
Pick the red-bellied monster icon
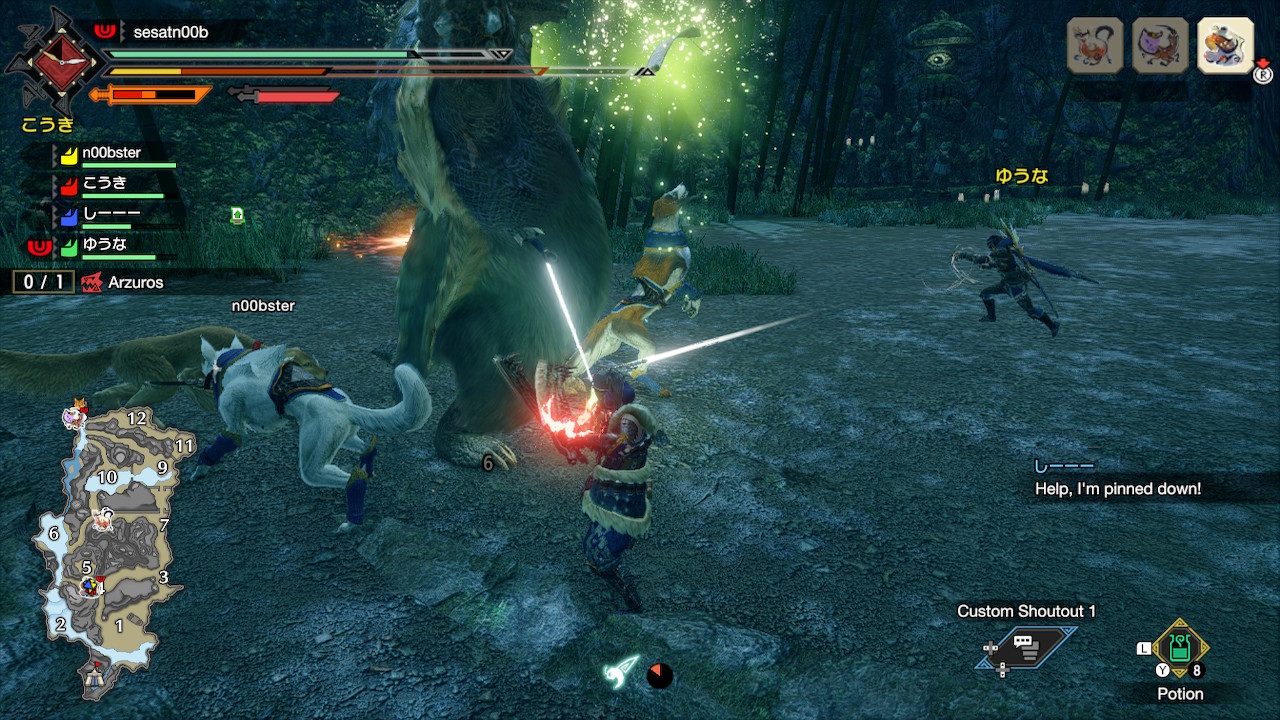point(1095,45)
